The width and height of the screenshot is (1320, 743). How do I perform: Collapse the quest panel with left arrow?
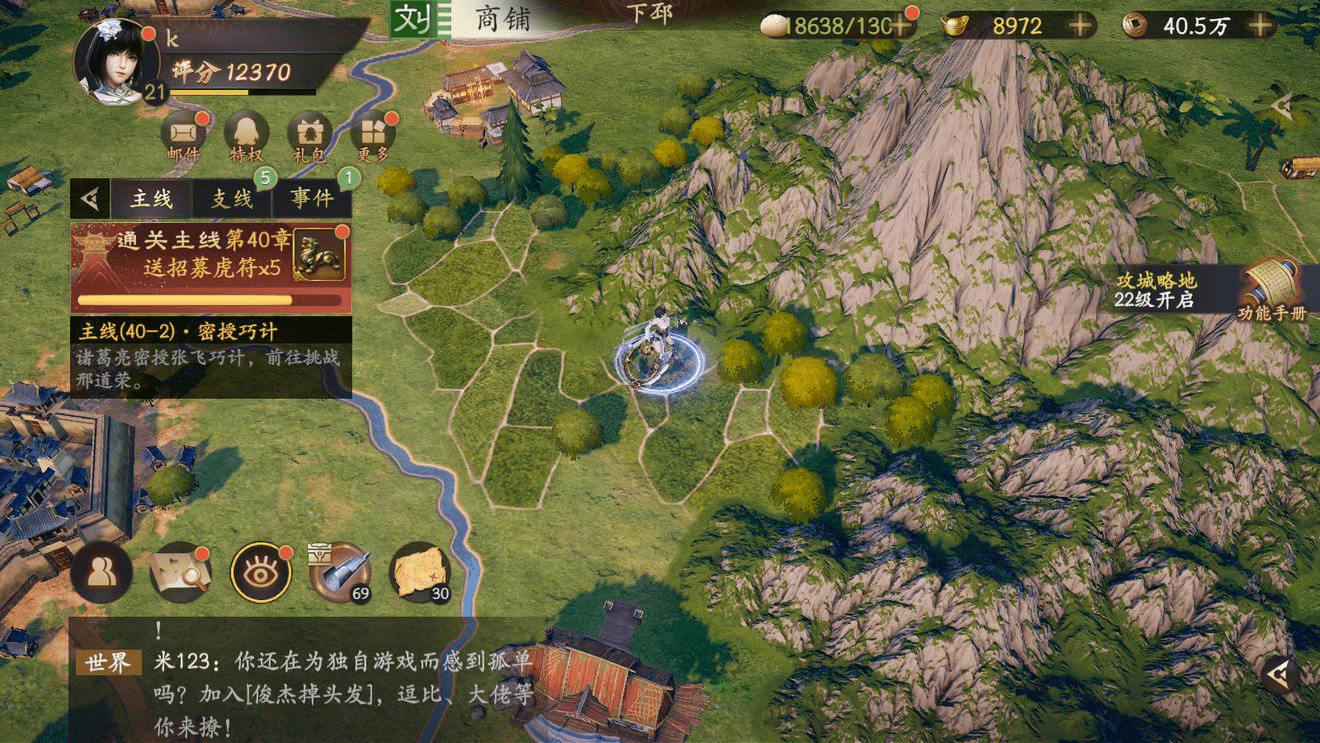pyautogui.click(x=90, y=199)
